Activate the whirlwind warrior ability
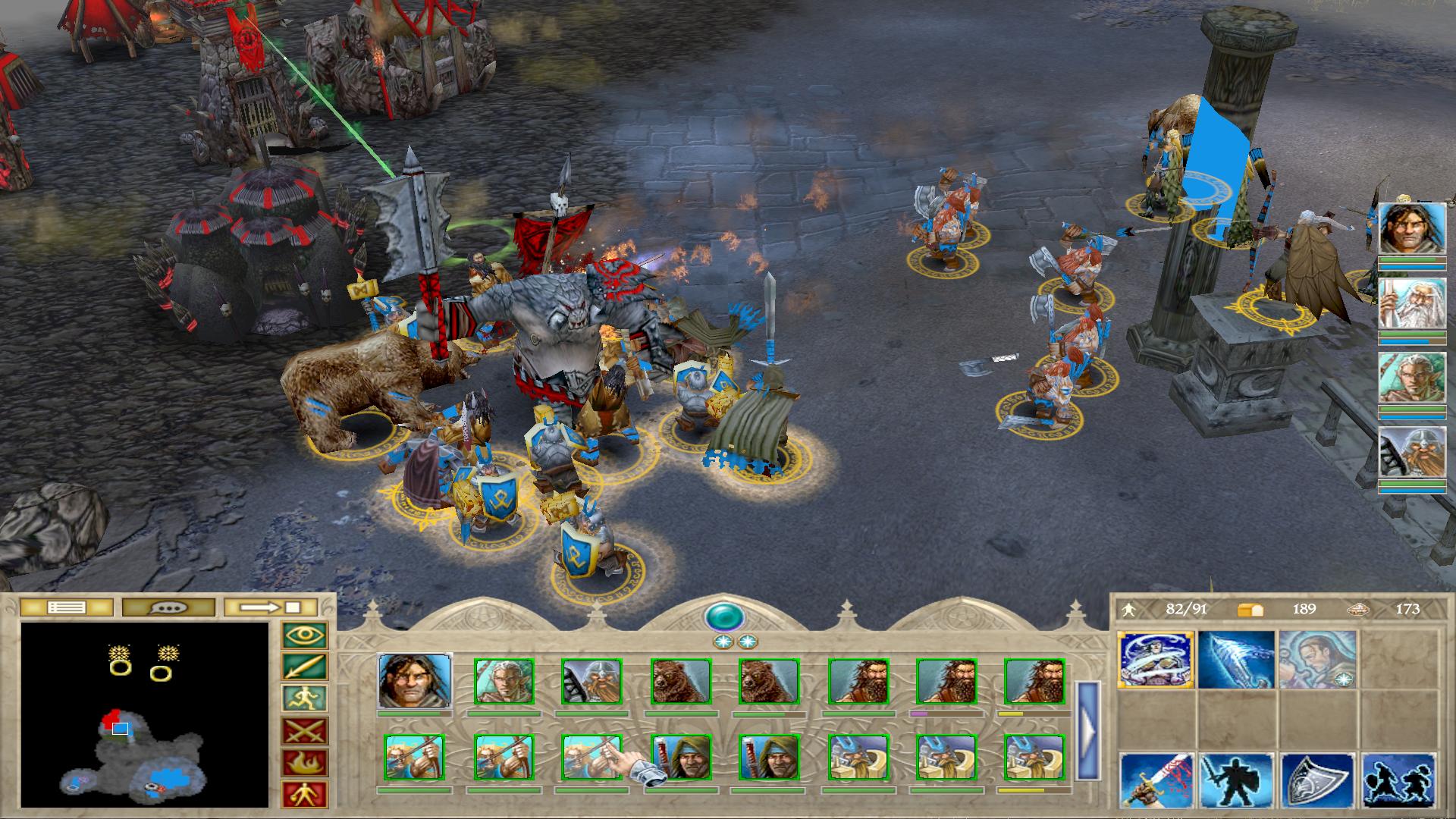Screen dimensions: 1456x819 point(1156,660)
